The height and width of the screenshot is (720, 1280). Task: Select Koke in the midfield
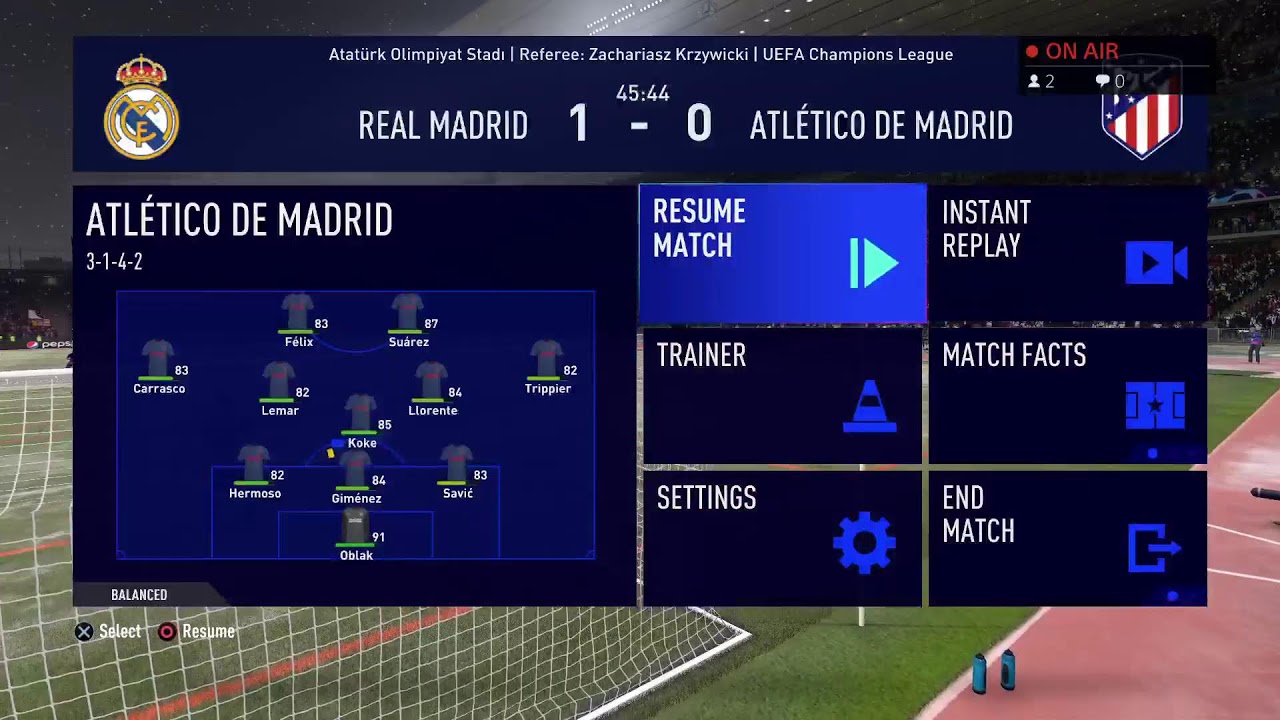tap(361, 419)
